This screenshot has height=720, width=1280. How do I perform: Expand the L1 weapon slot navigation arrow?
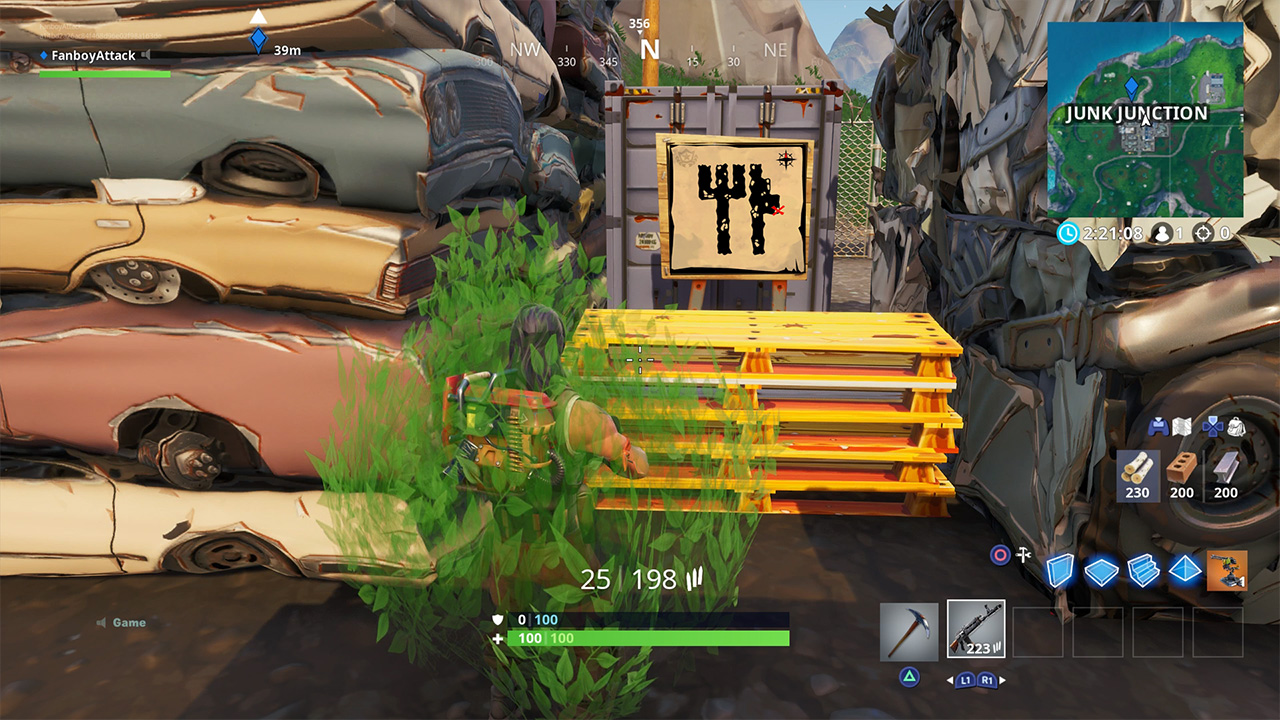point(949,679)
